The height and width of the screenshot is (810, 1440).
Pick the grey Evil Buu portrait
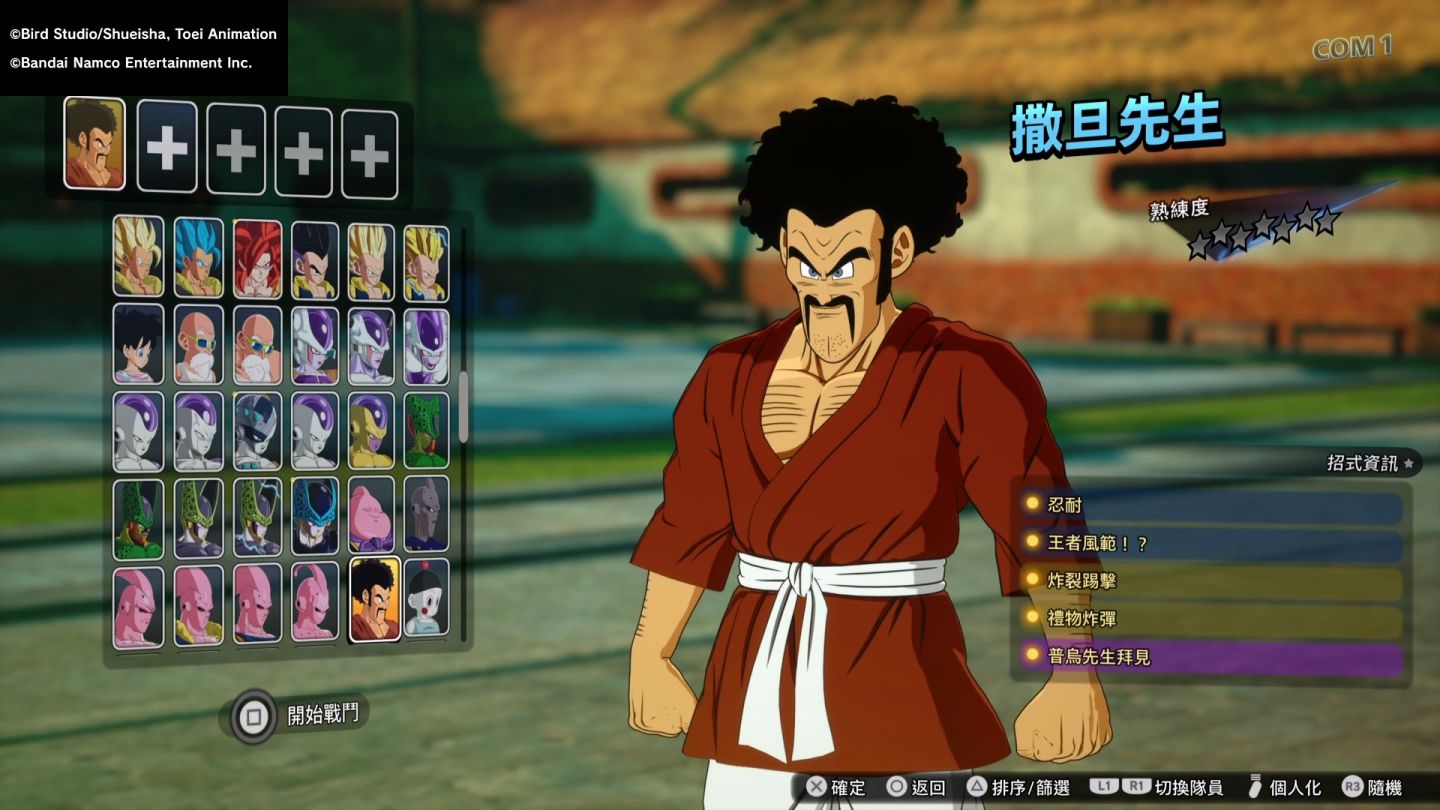427,516
